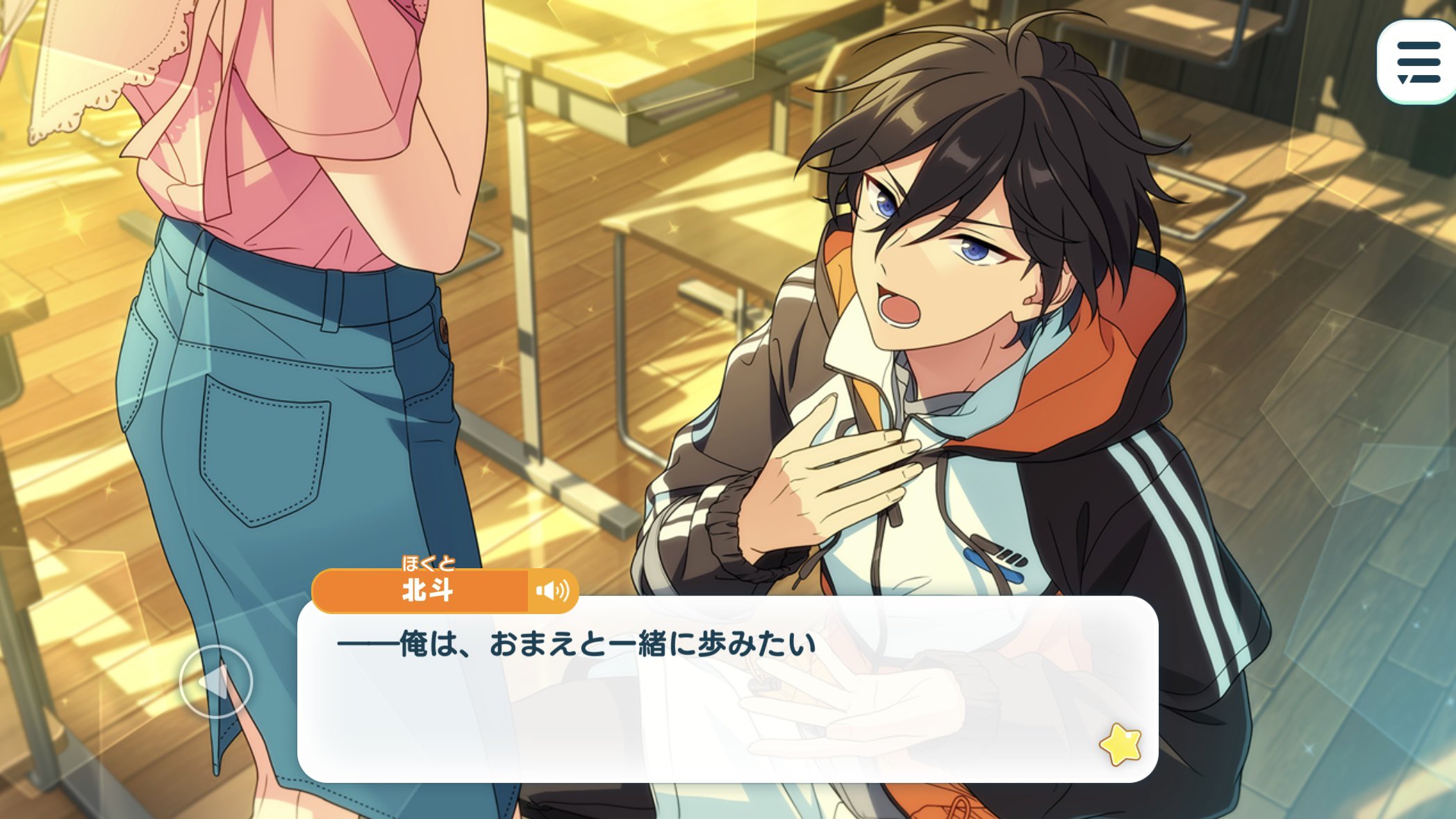Viewport: 1456px width, 819px height.
Task: Advance the dialogue using the yellow star
Action: click(x=1120, y=744)
